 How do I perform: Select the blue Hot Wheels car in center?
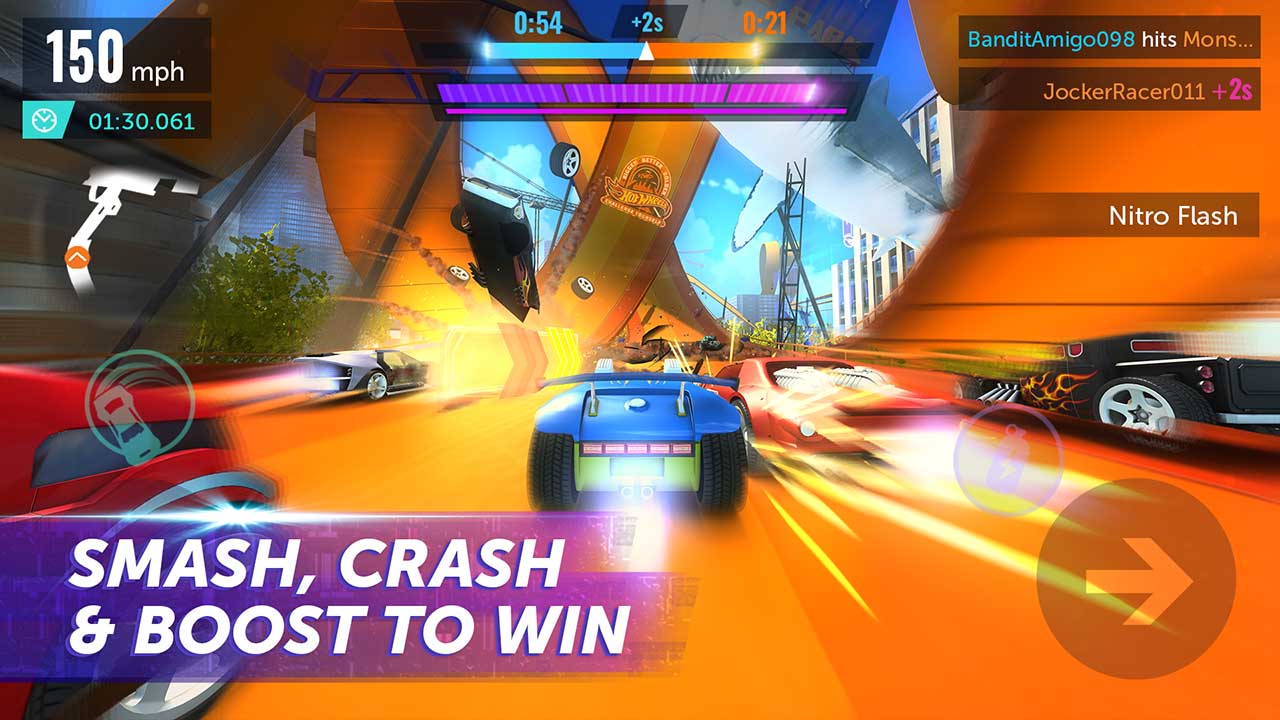coord(638,440)
